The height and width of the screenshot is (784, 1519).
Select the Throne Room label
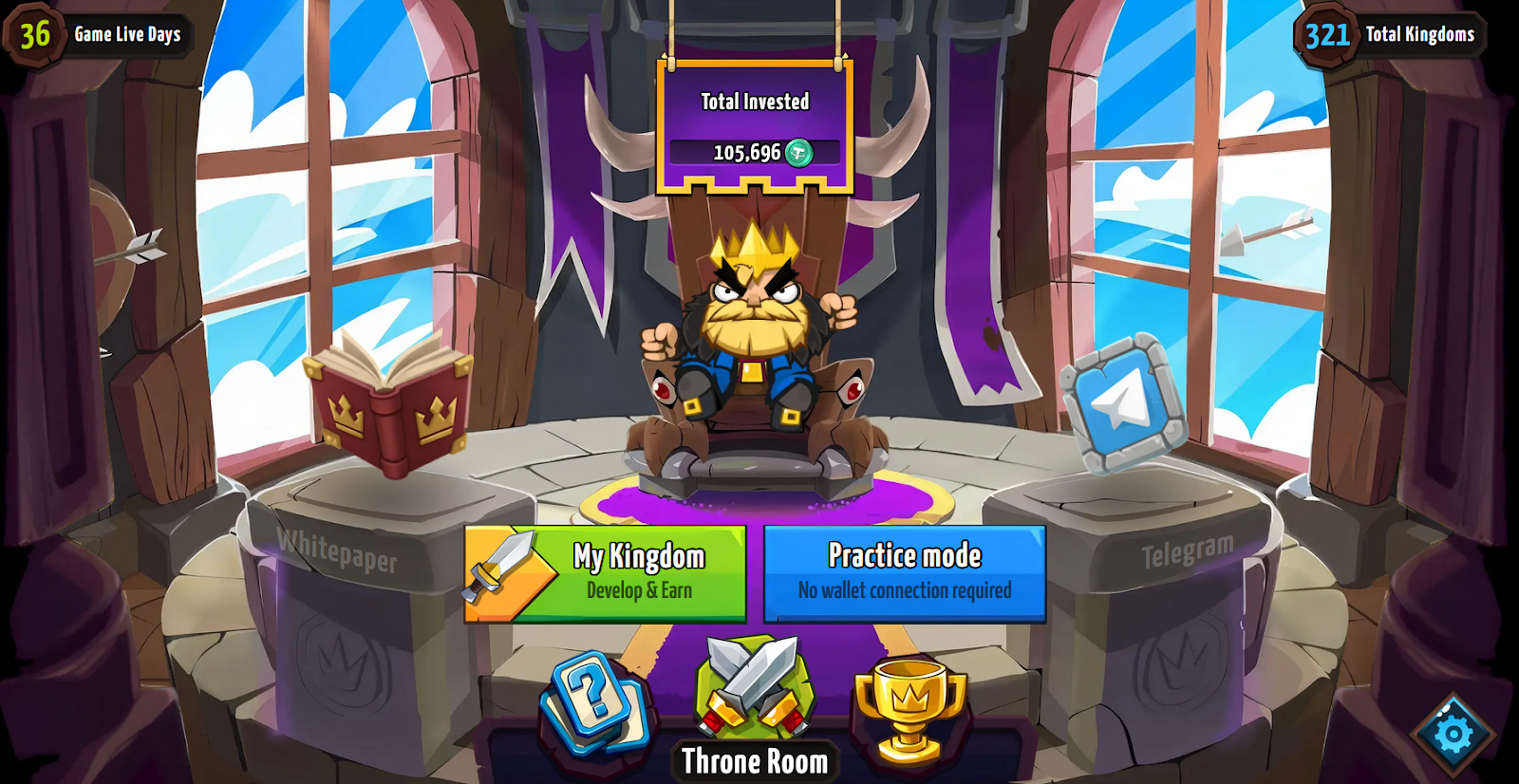click(x=755, y=760)
